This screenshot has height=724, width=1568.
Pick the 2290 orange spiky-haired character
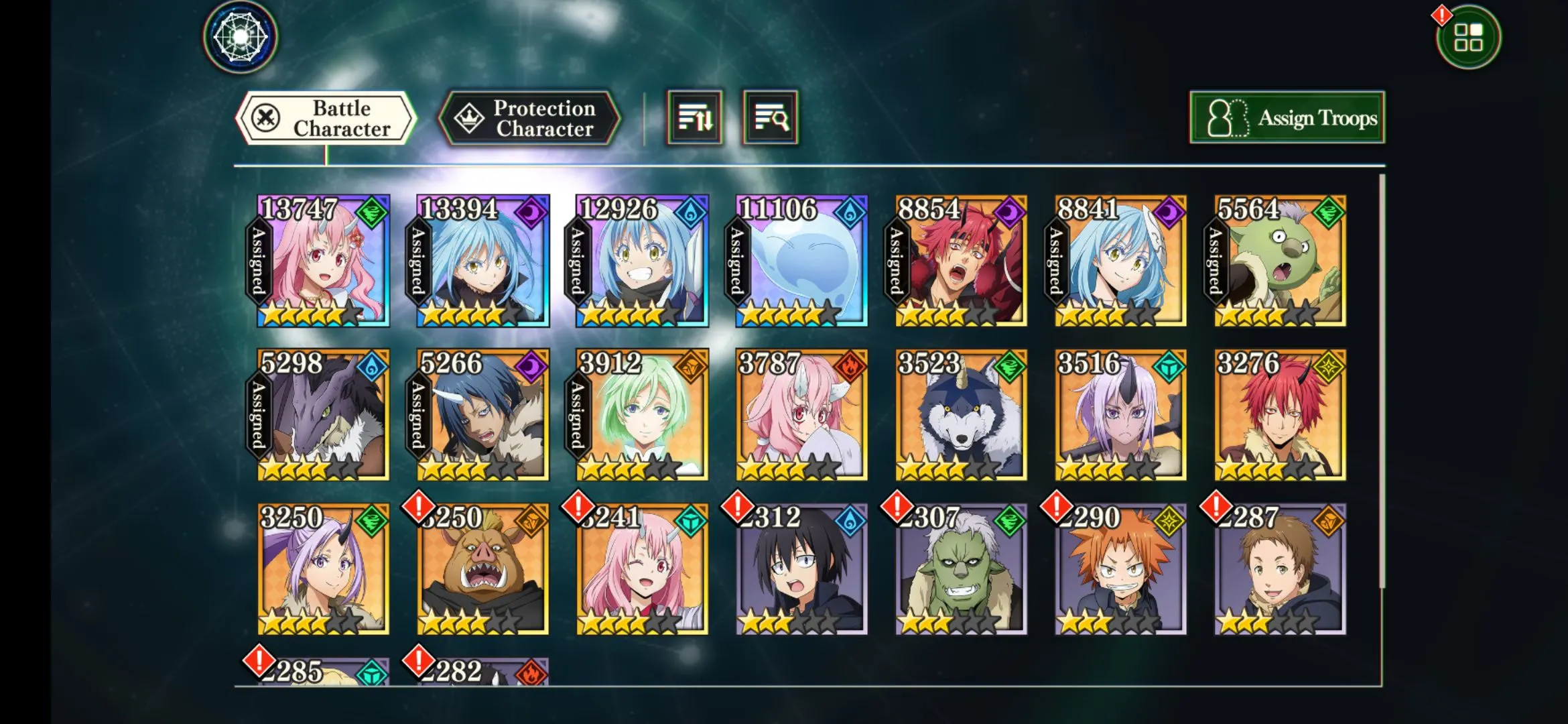[1121, 569]
